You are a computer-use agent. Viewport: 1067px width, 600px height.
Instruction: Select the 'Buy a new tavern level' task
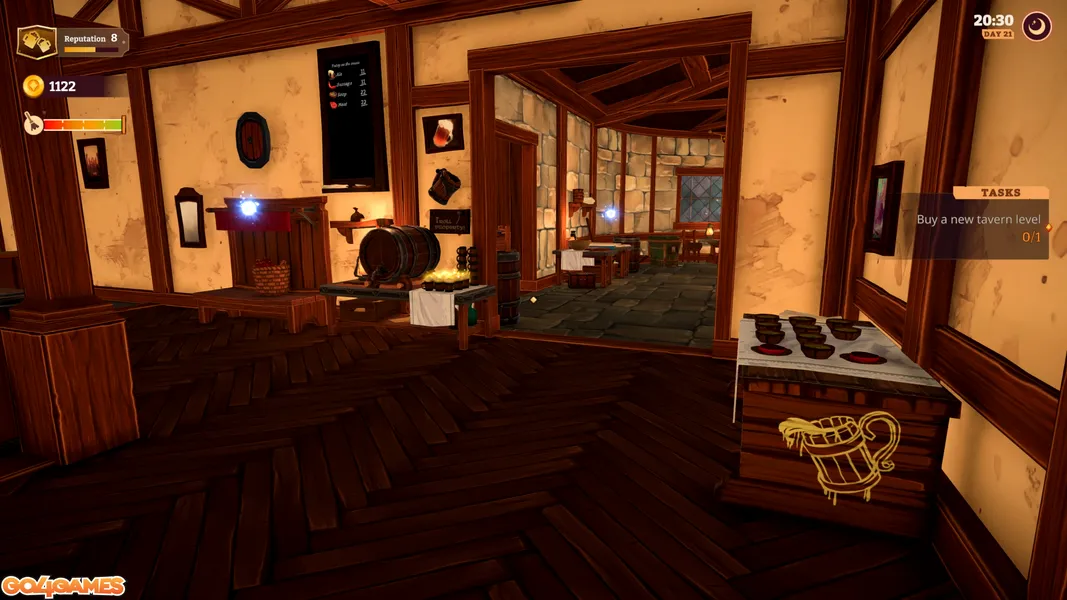pos(978,219)
